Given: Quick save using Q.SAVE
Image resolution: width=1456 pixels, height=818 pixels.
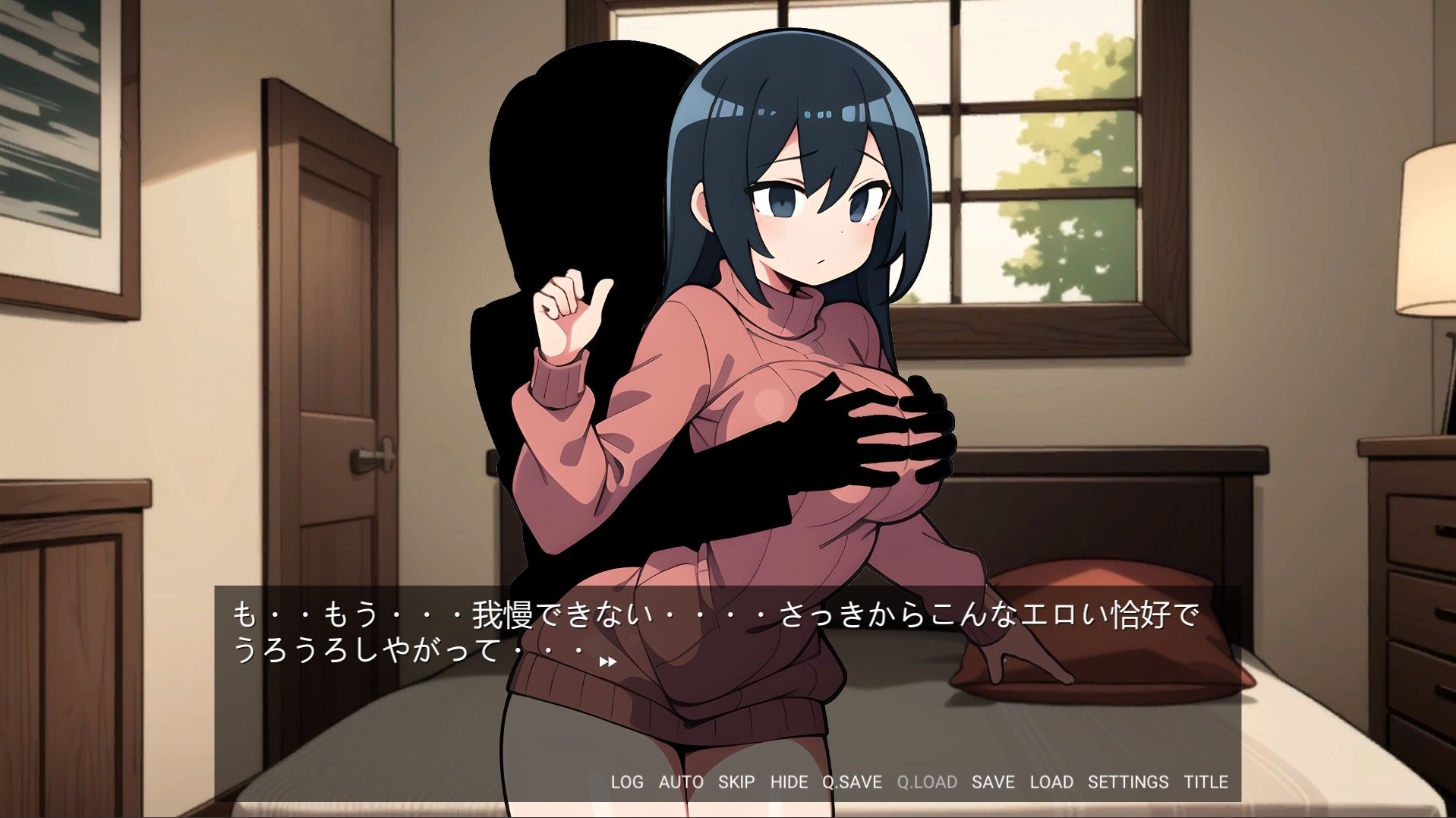Looking at the screenshot, I should tap(852, 782).
